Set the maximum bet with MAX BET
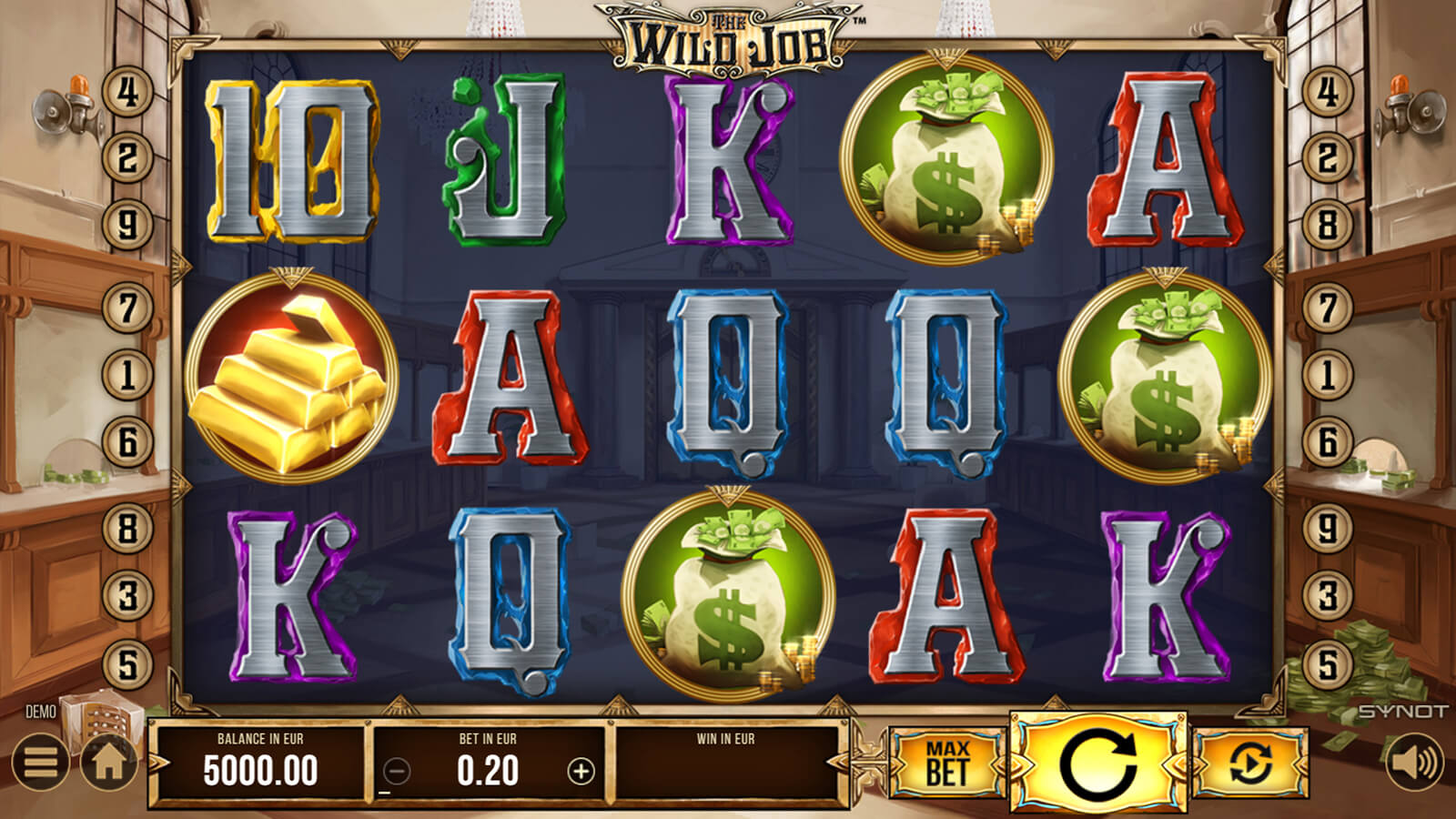1456x819 pixels. 947,763
